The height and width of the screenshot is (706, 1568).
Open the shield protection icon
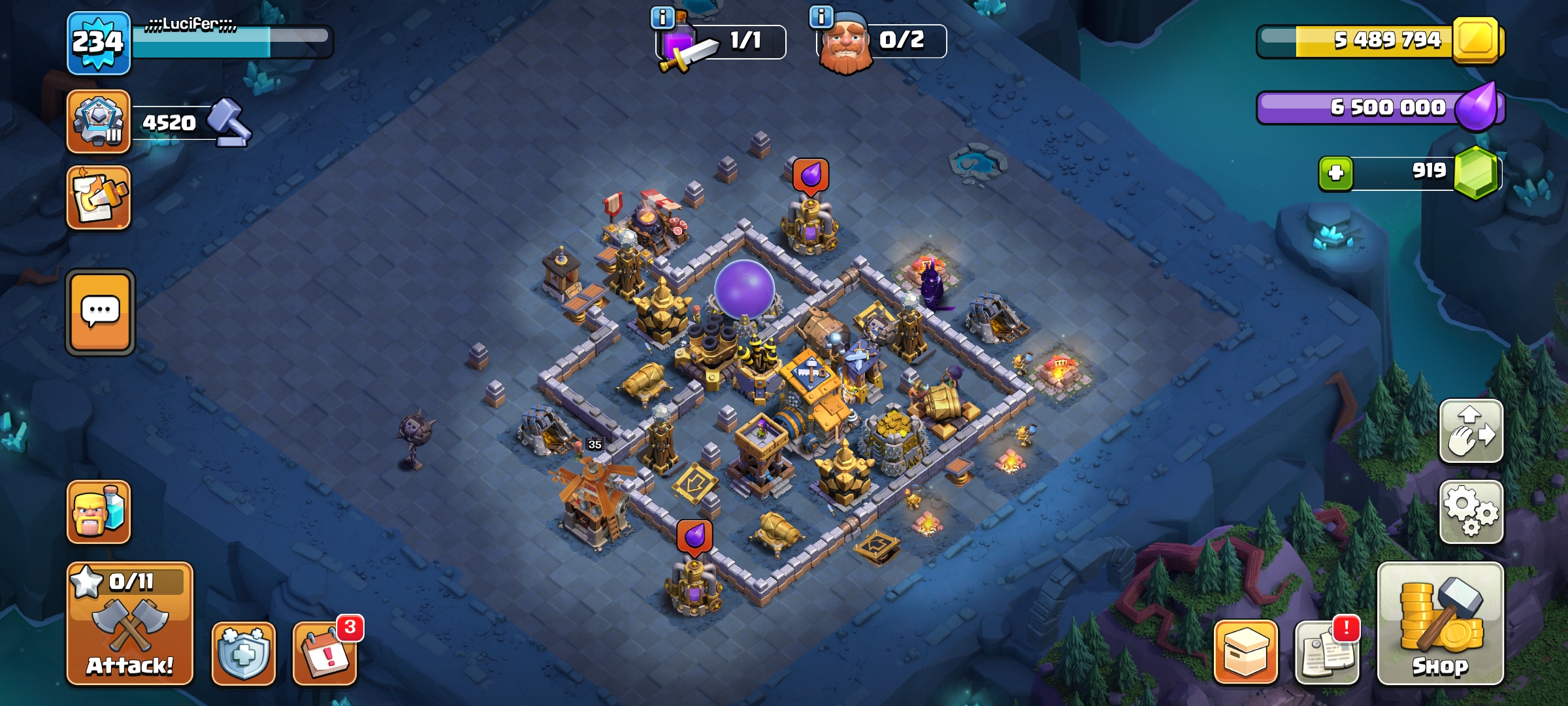(x=243, y=653)
